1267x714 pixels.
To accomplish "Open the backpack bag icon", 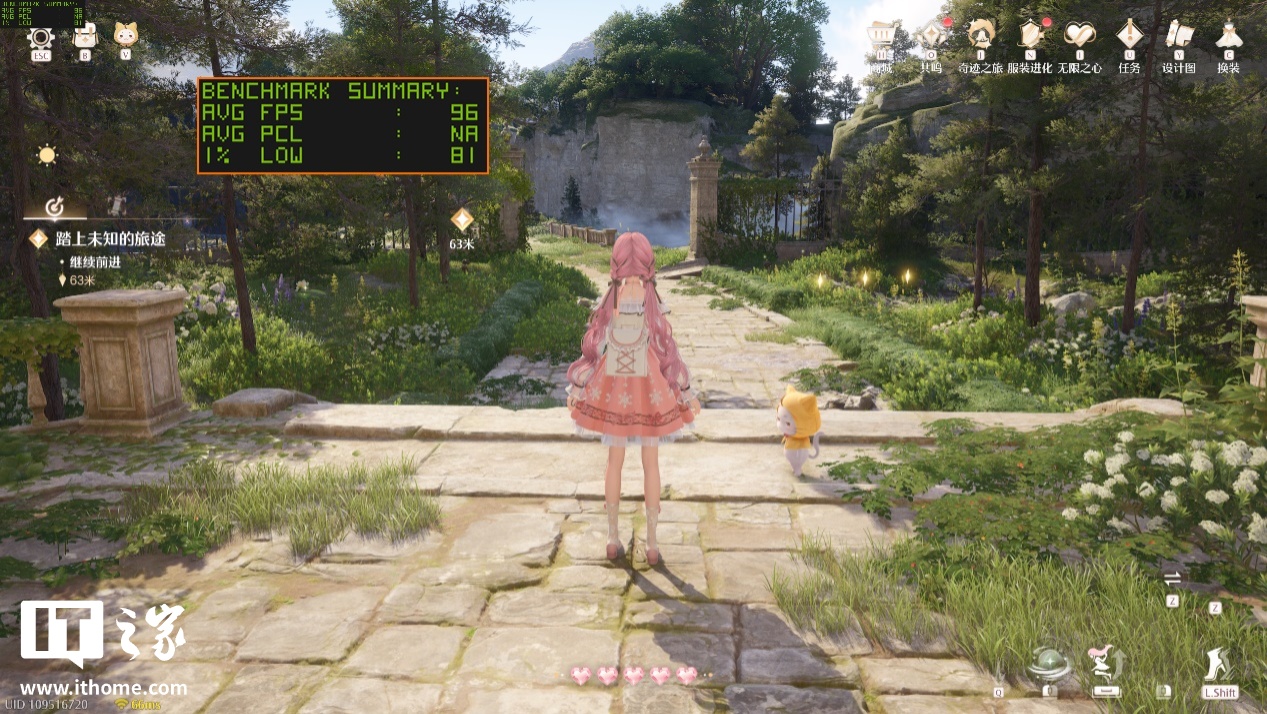I will 85,37.
